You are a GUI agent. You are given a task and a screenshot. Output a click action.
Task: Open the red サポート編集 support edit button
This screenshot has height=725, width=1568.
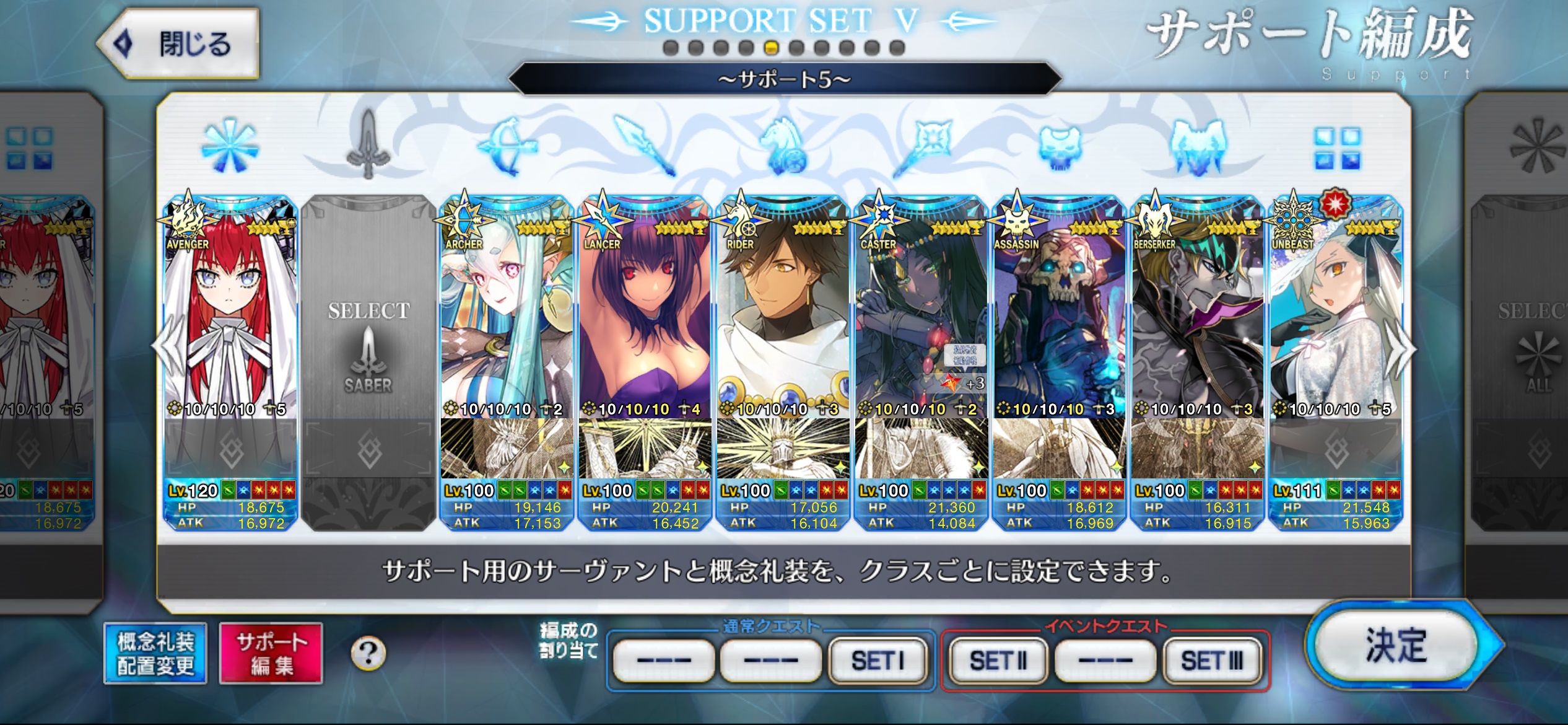(x=271, y=654)
